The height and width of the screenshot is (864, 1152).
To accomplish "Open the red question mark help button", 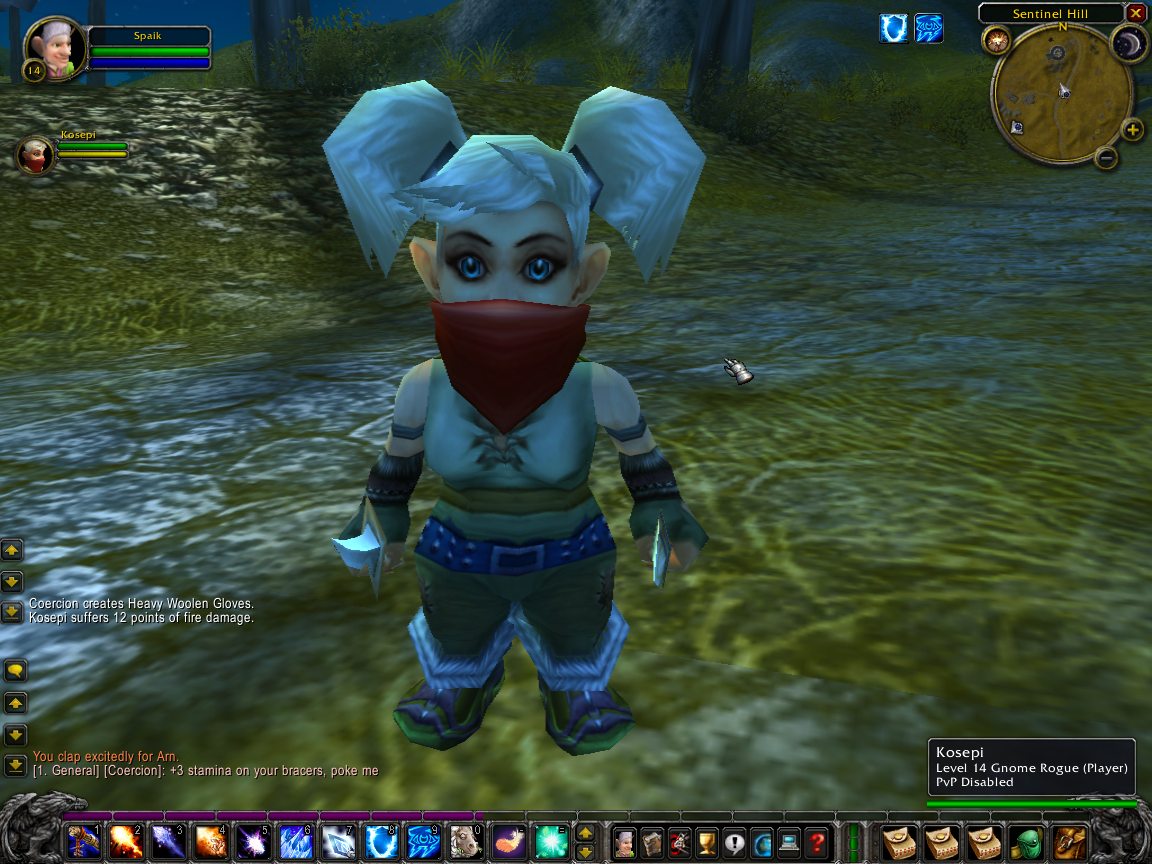I will point(817,842).
